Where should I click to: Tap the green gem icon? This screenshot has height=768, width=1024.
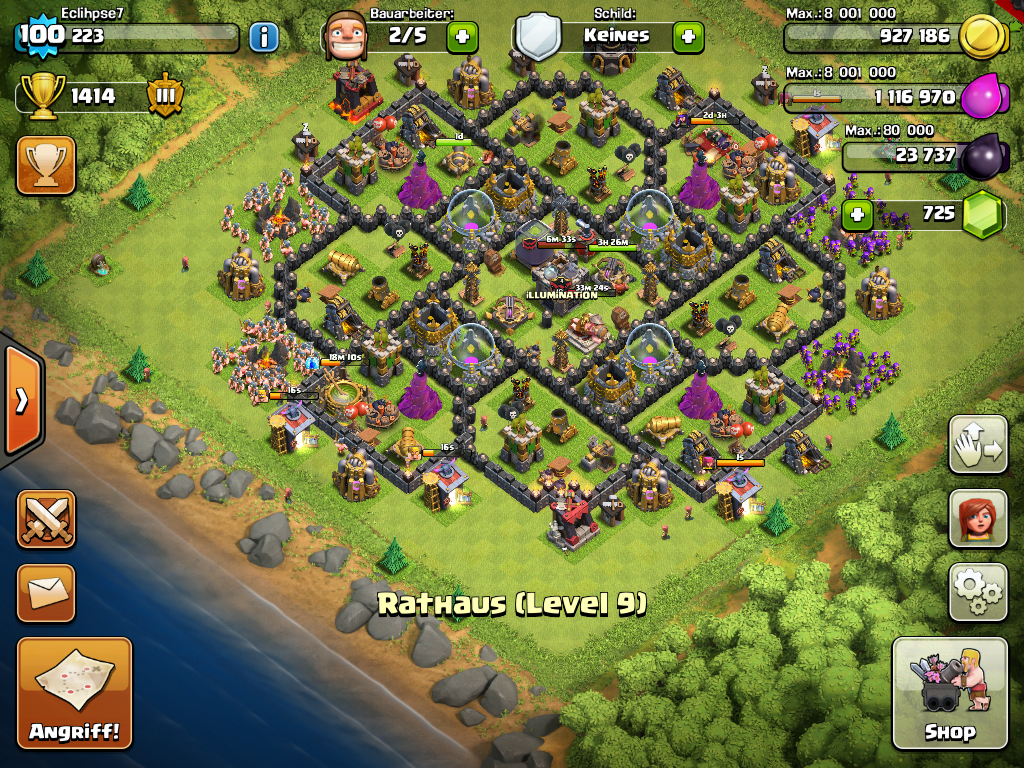tap(982, 214)
